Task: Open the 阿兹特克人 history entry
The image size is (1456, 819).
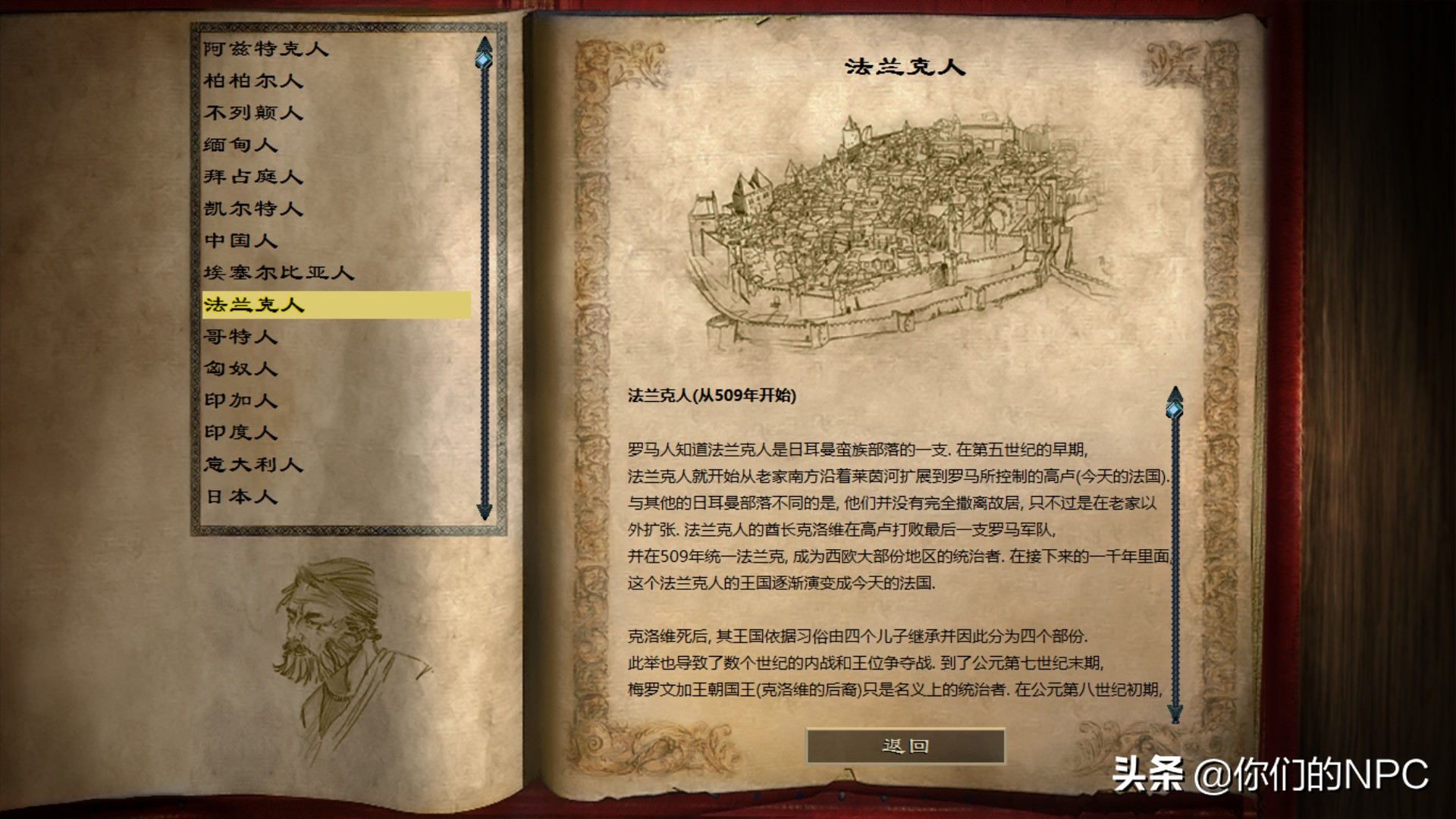Action: pos(265,49)
